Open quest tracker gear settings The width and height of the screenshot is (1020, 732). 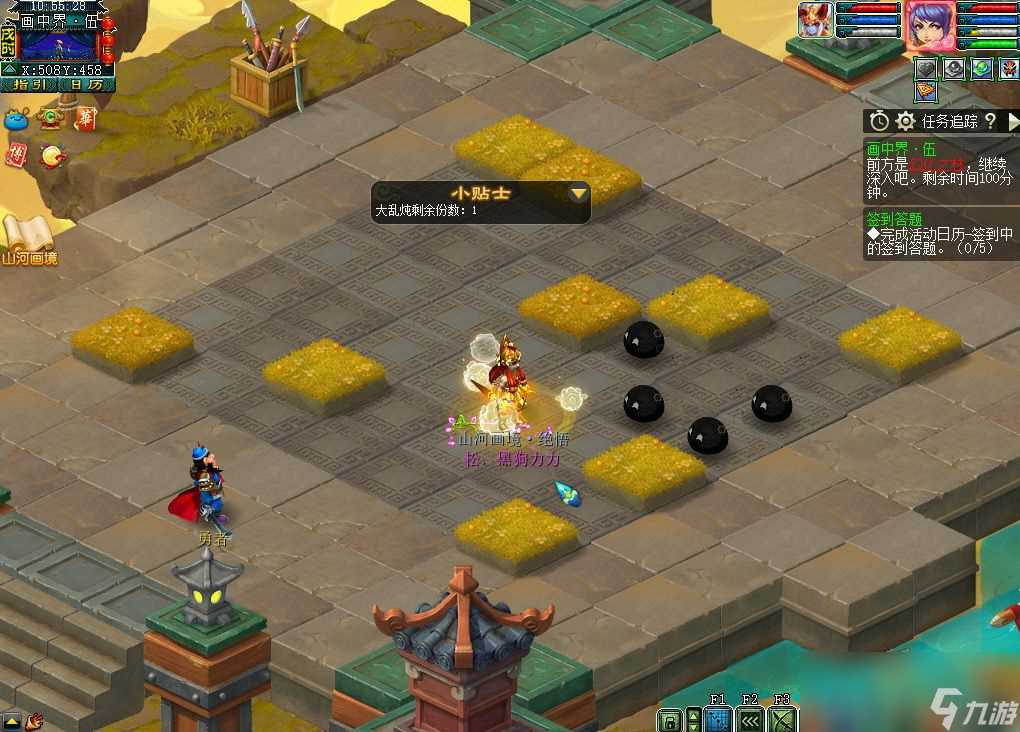[906, 121]
